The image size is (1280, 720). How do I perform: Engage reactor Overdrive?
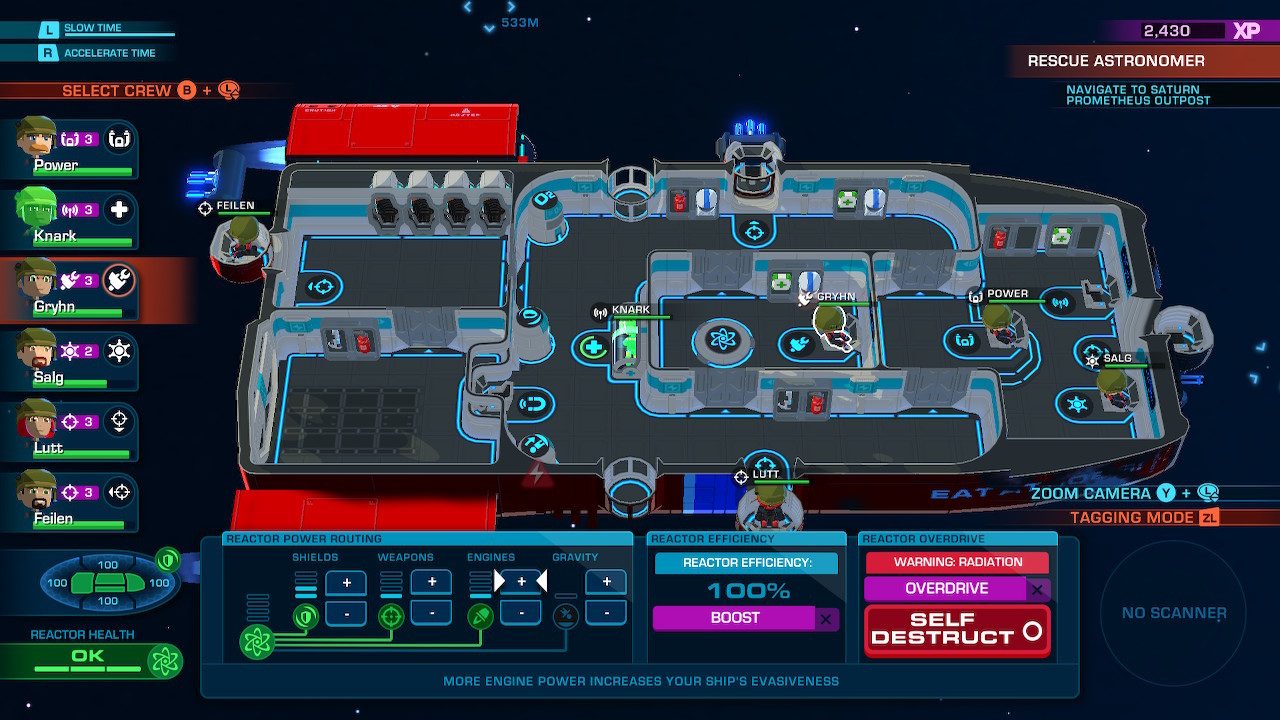tap(946, 589)
